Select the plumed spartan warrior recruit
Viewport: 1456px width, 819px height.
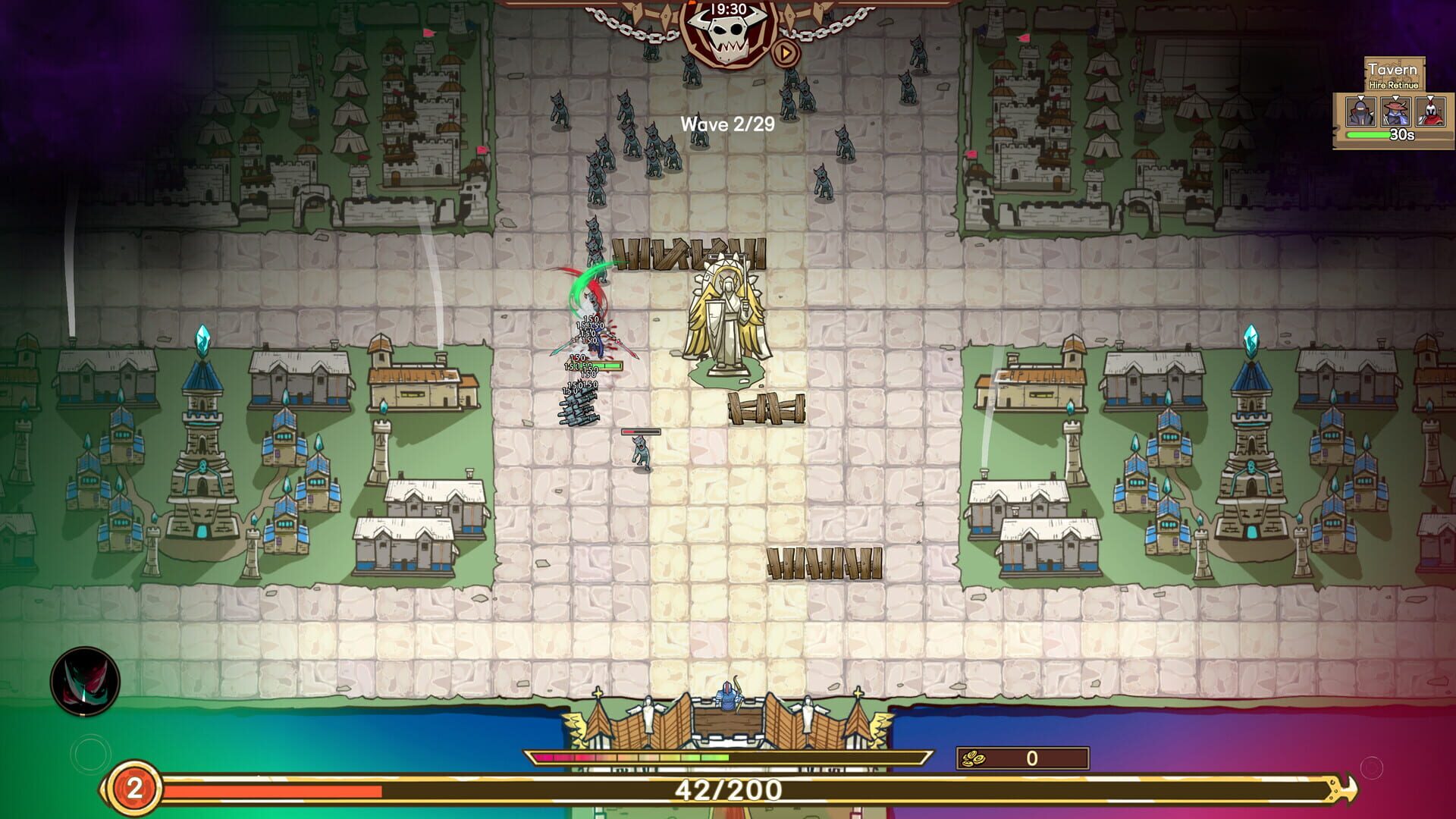click(1430, 112)
